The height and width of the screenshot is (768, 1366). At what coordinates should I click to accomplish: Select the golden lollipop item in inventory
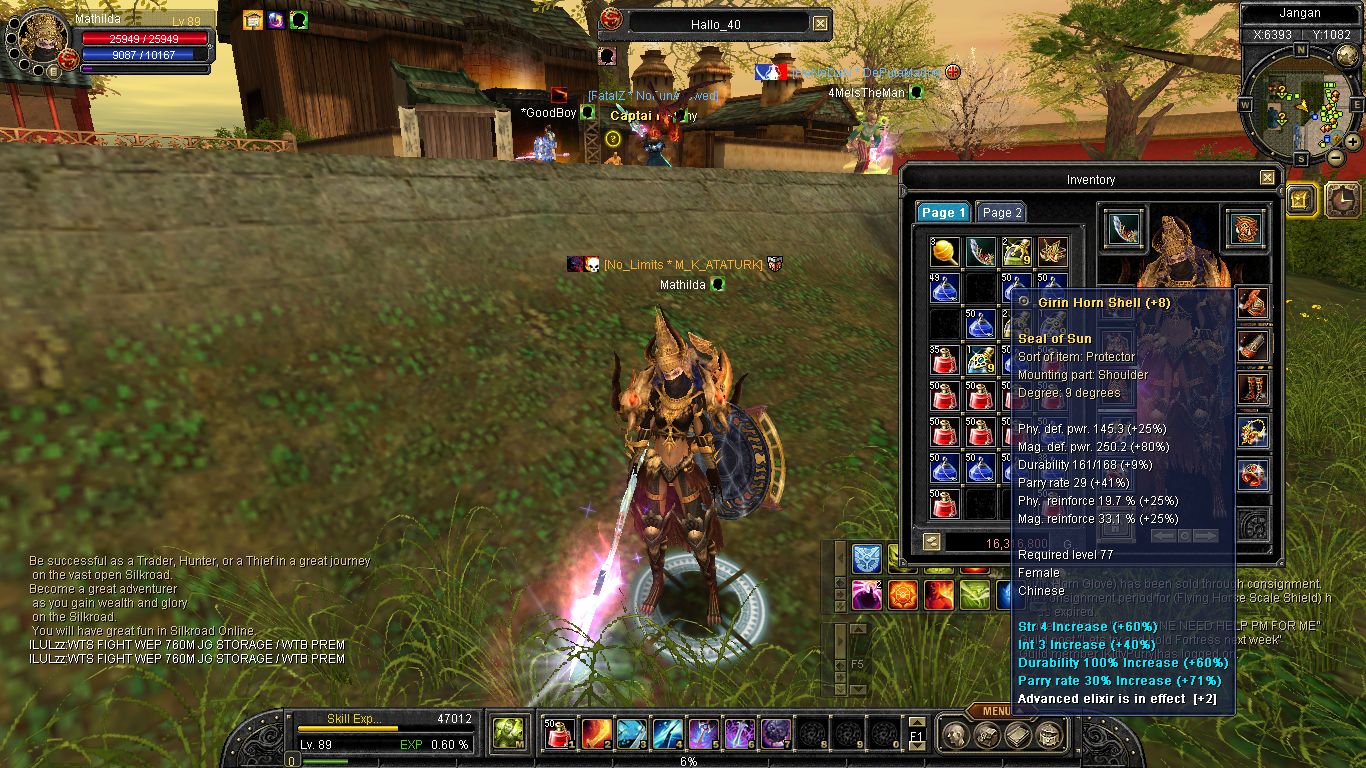point(945,252)
